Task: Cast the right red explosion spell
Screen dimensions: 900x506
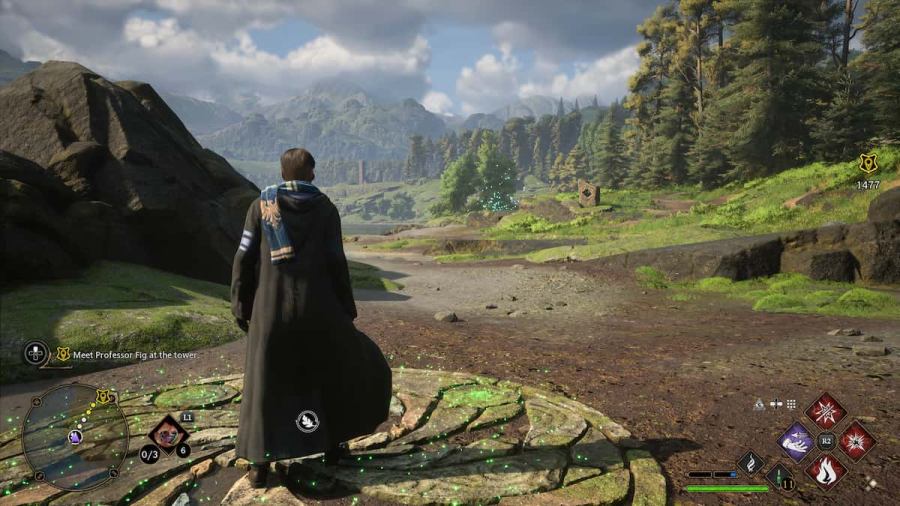Action: coord(856,440)
